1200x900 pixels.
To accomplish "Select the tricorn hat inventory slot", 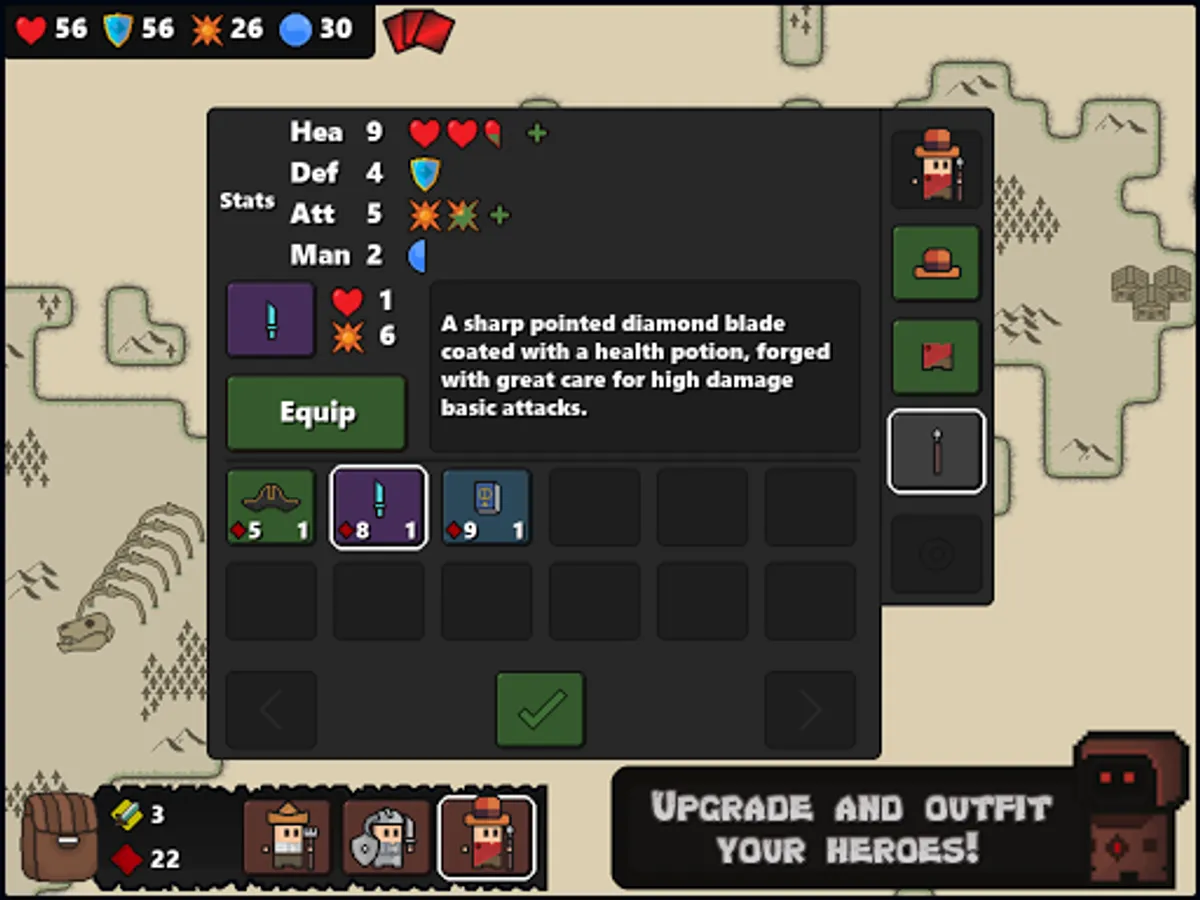I will pos(271,507).
